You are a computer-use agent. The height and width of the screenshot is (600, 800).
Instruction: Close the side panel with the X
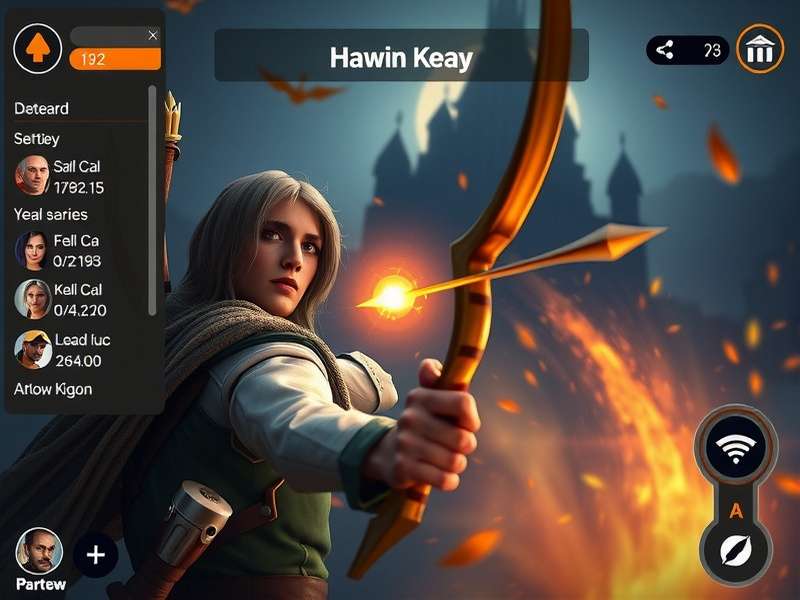[152, 35]
